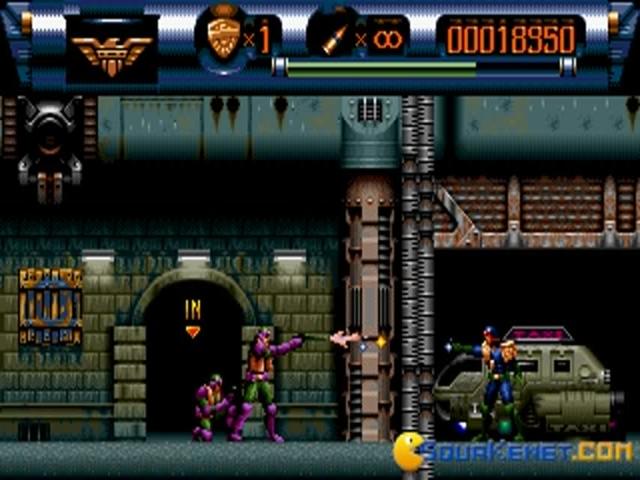Image resolution: width=640 pixels, height=480 pixels.
Task: Click the golden eagle emblem panel
Action: [x=112, y=47]
